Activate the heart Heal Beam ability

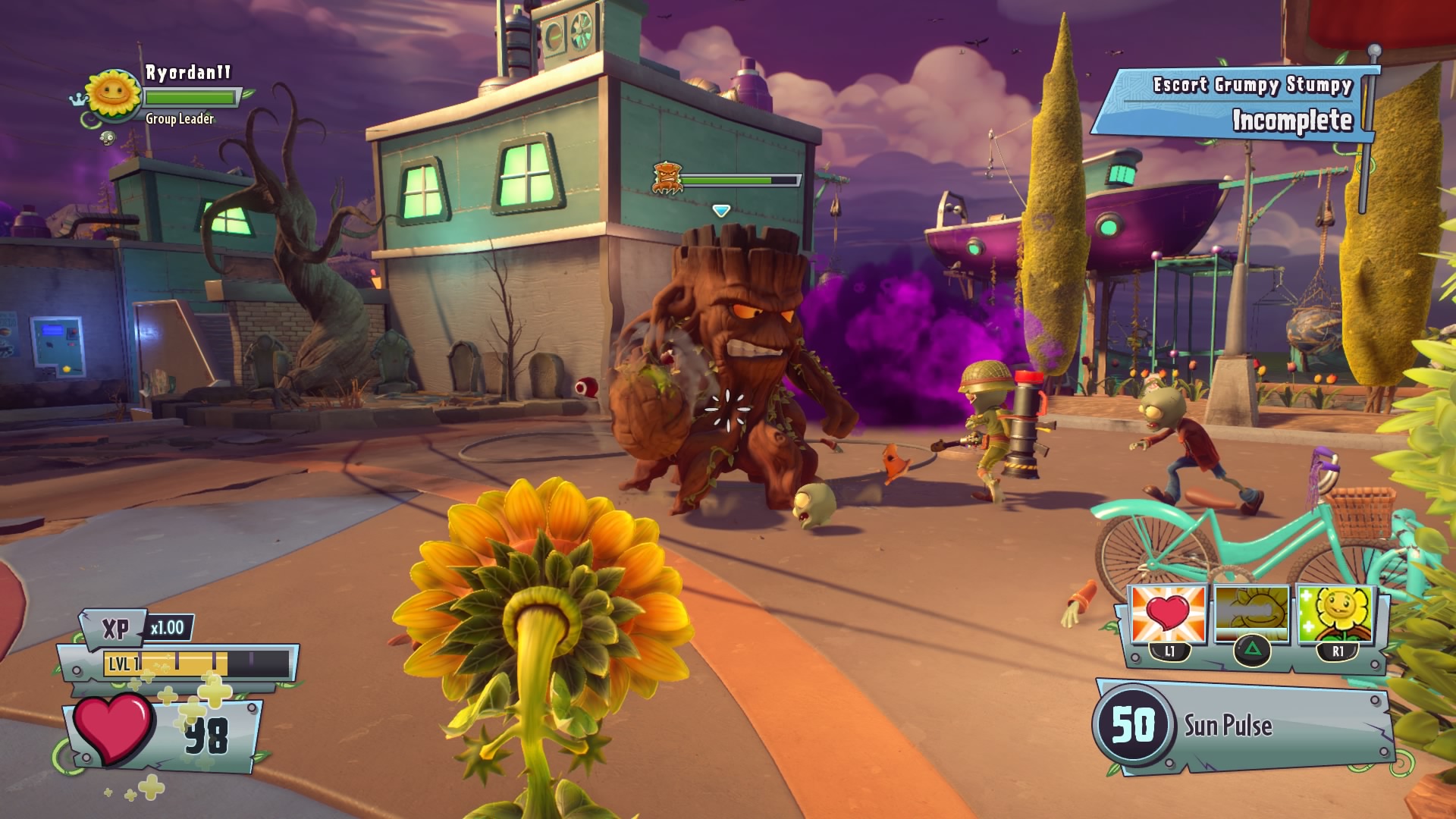(x=1169, y=614)
